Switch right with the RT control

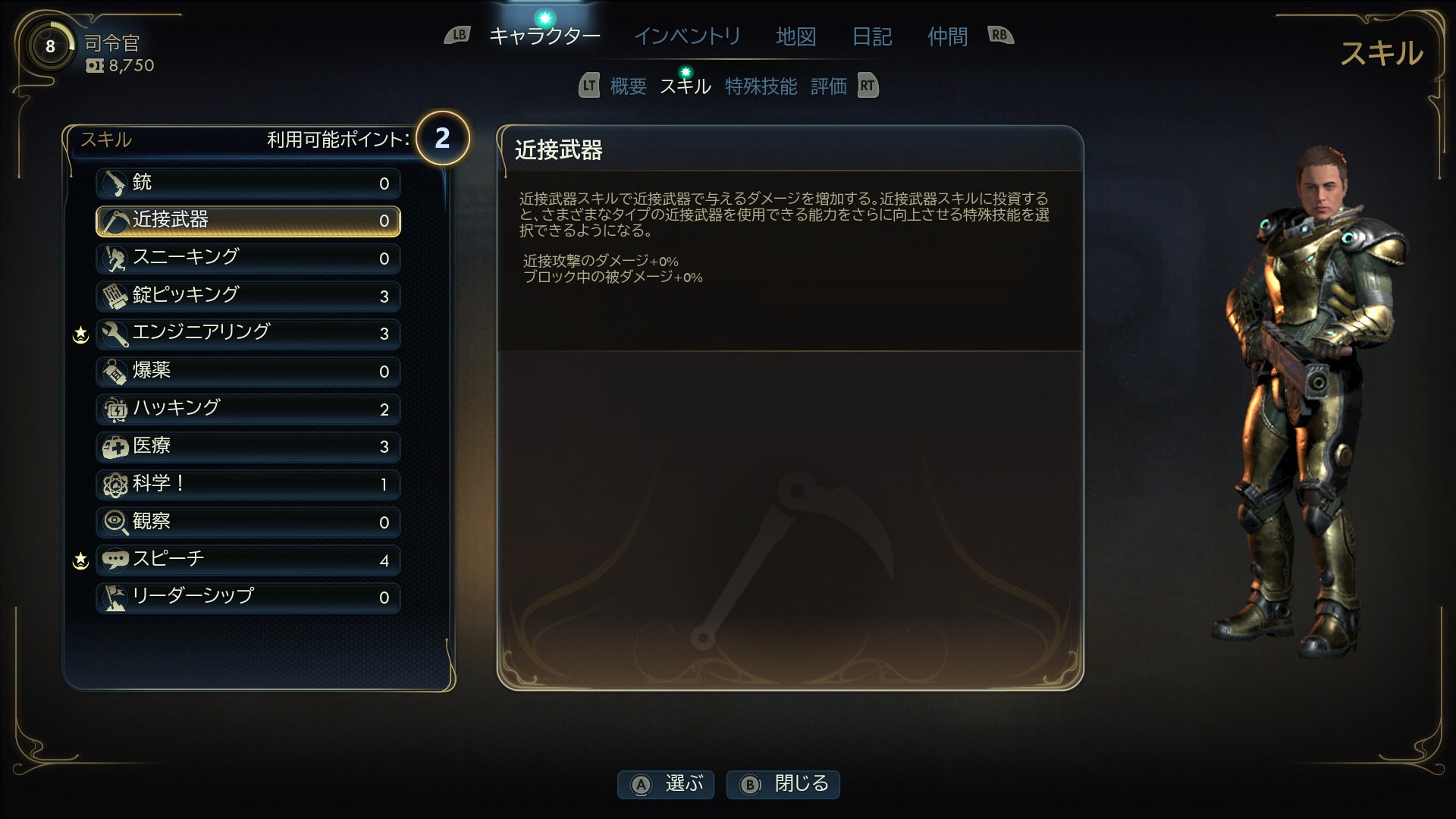point(867,86)
